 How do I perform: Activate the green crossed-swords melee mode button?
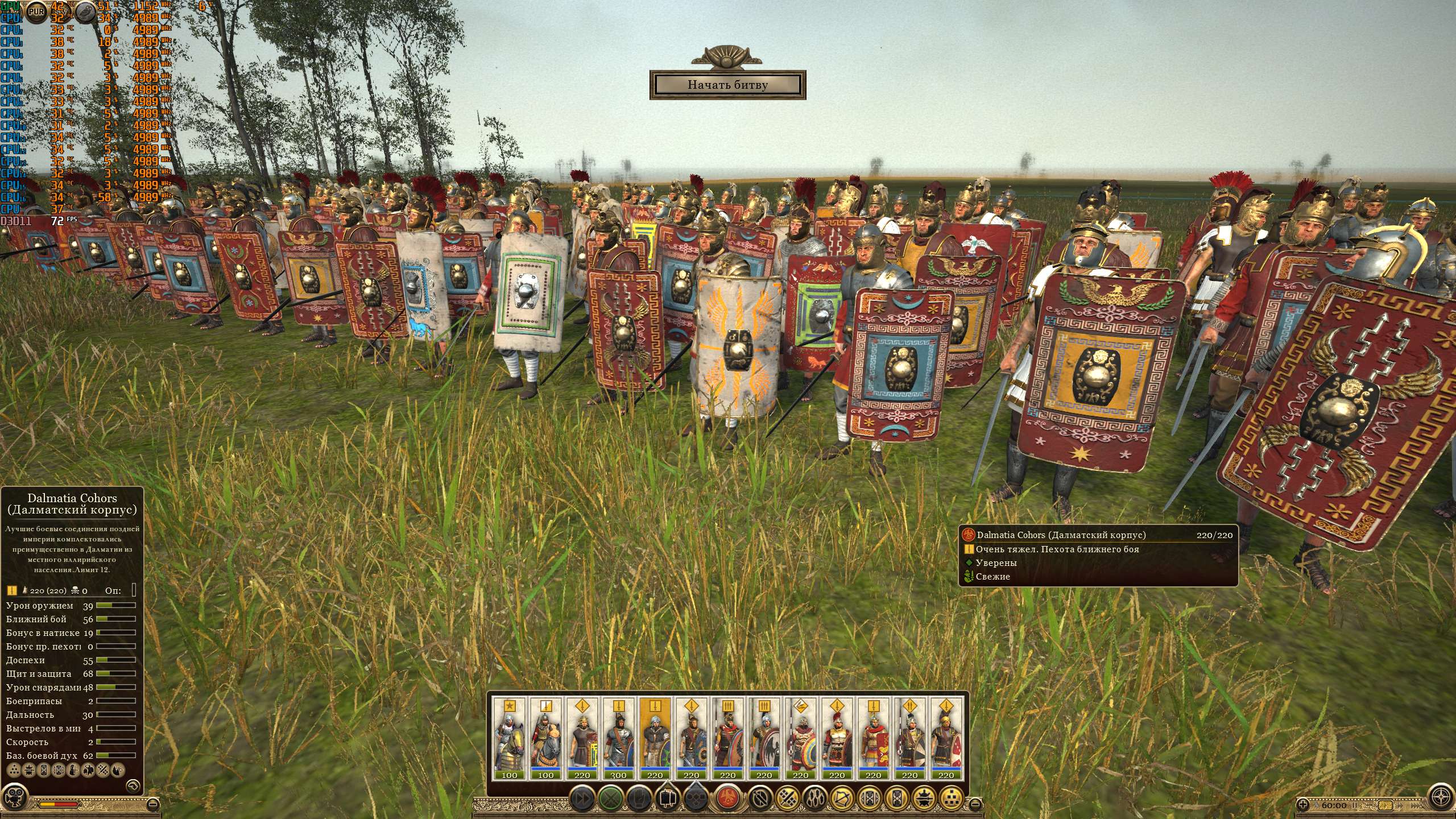pyautogui.click(x=610, y=798)
